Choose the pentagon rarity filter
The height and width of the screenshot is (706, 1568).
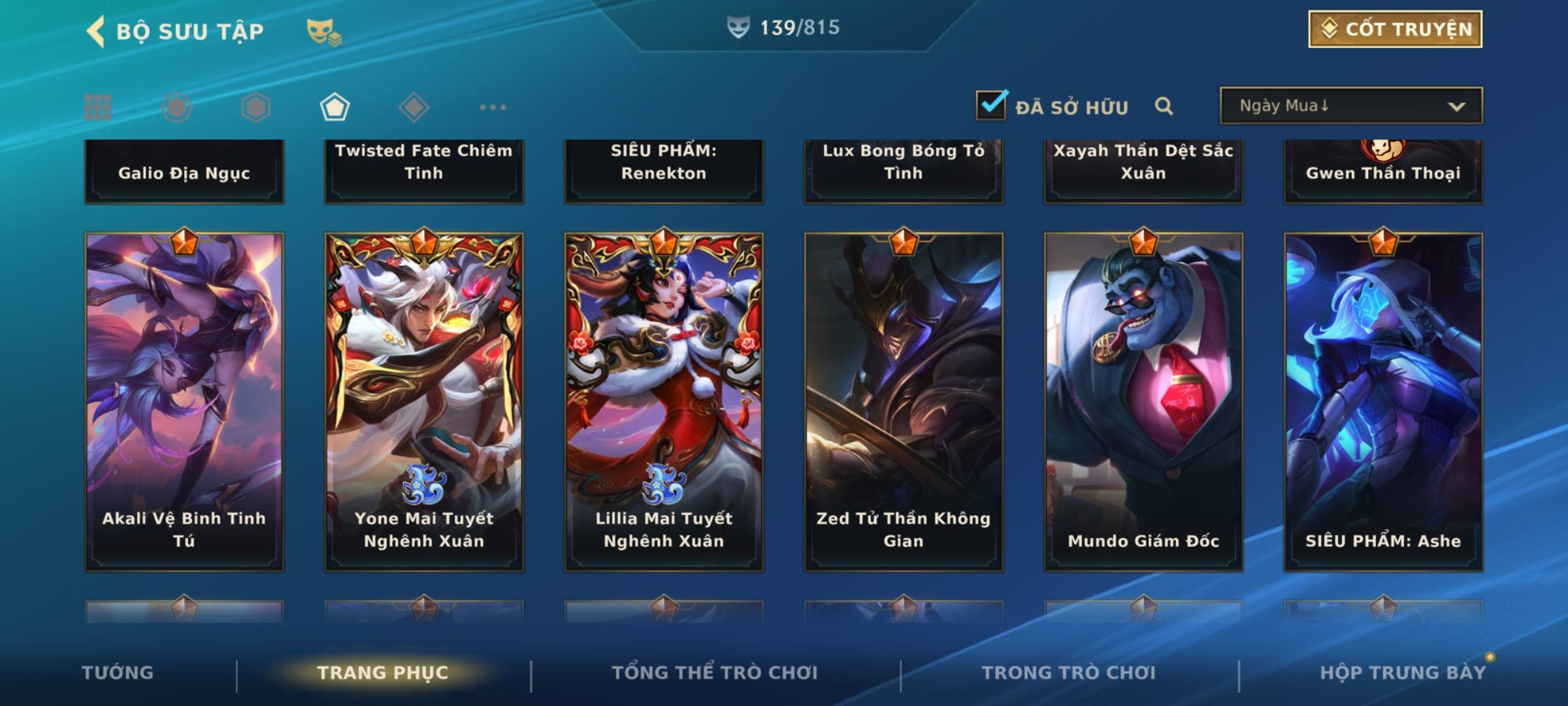[335, 107]
